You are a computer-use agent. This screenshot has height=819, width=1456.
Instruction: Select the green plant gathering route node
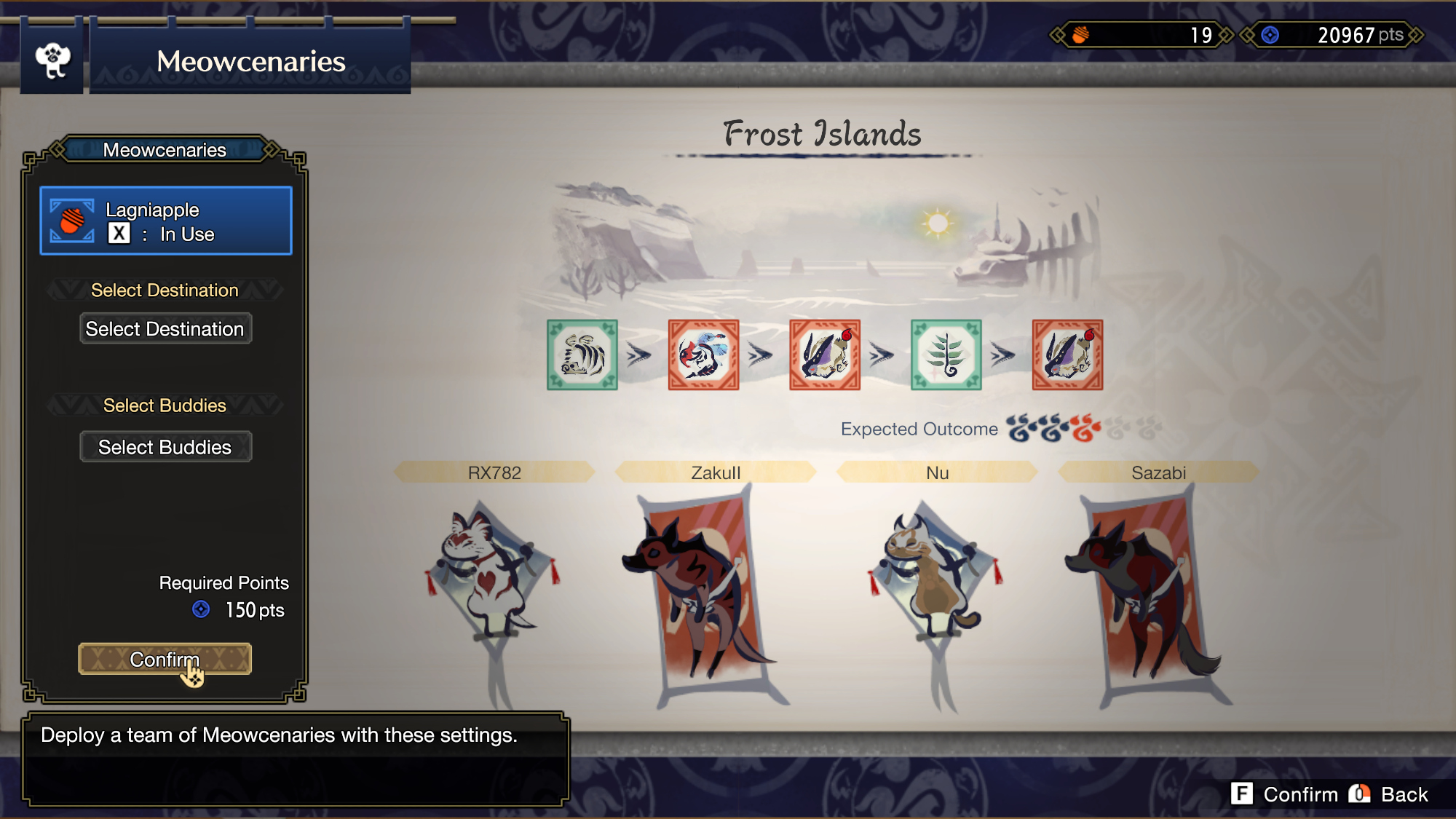coord(946,355)
